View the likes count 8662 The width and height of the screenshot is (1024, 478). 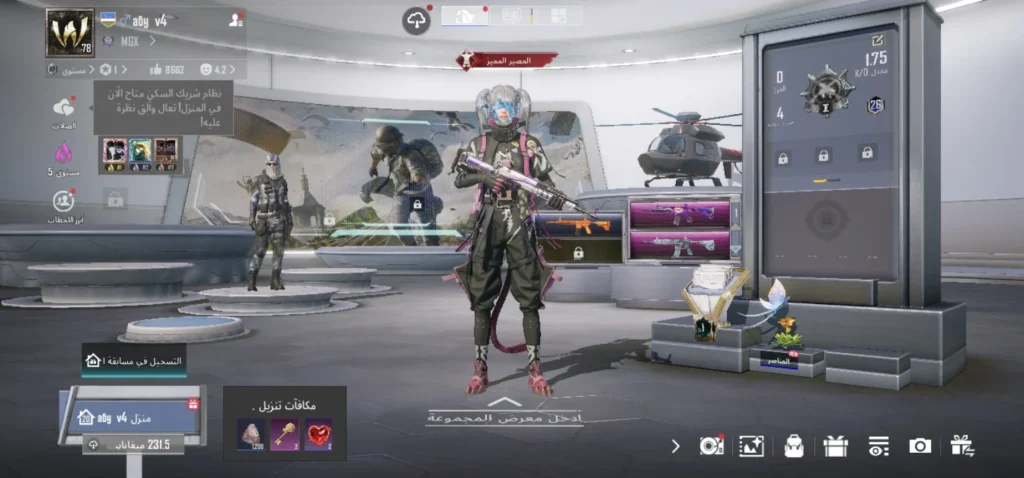click(166, 70)
